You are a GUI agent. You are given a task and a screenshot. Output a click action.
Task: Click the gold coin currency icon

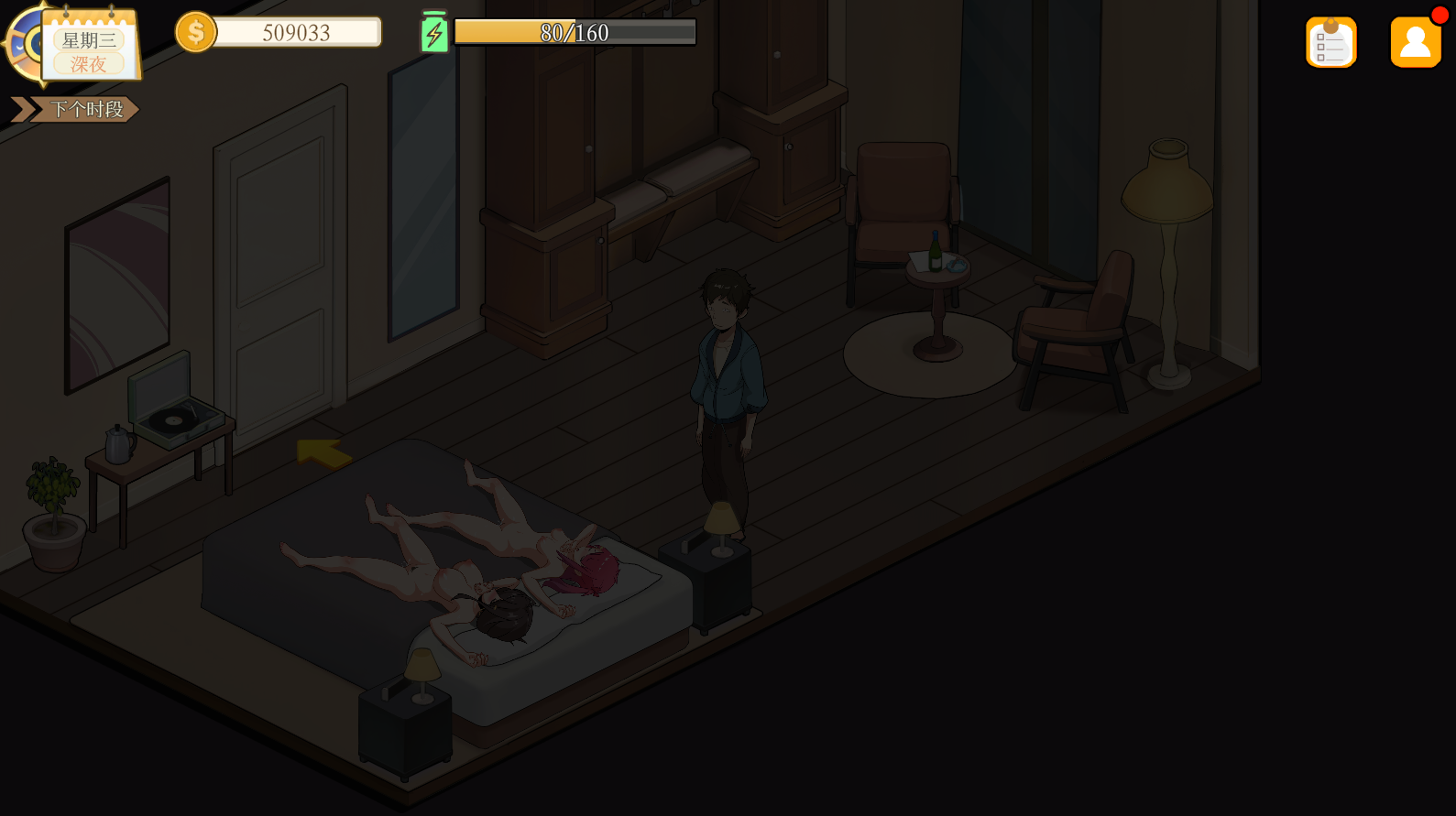[195, 33]
